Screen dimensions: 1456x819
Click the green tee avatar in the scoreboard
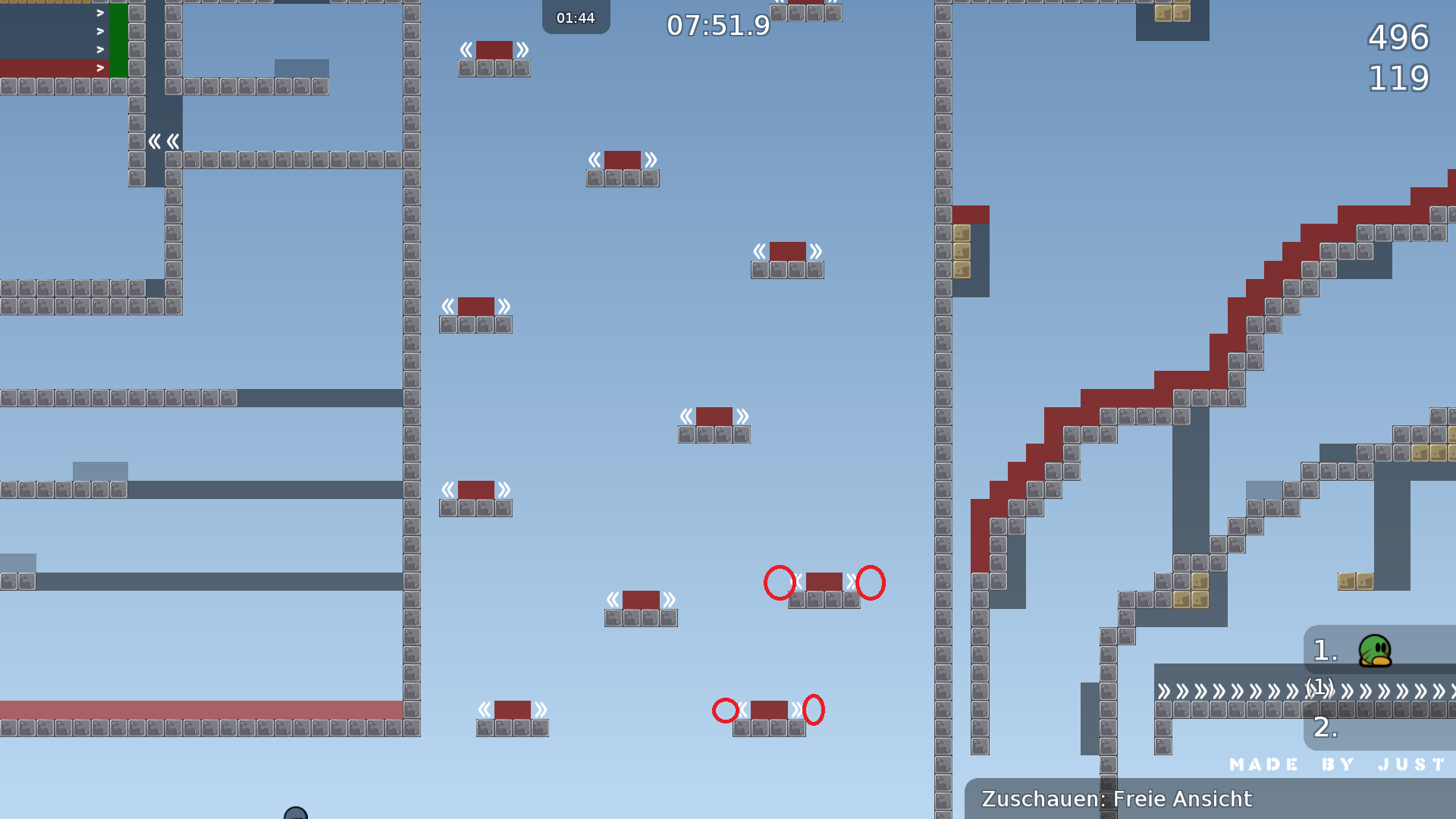pyautogui.click(x=1374, y=651)
